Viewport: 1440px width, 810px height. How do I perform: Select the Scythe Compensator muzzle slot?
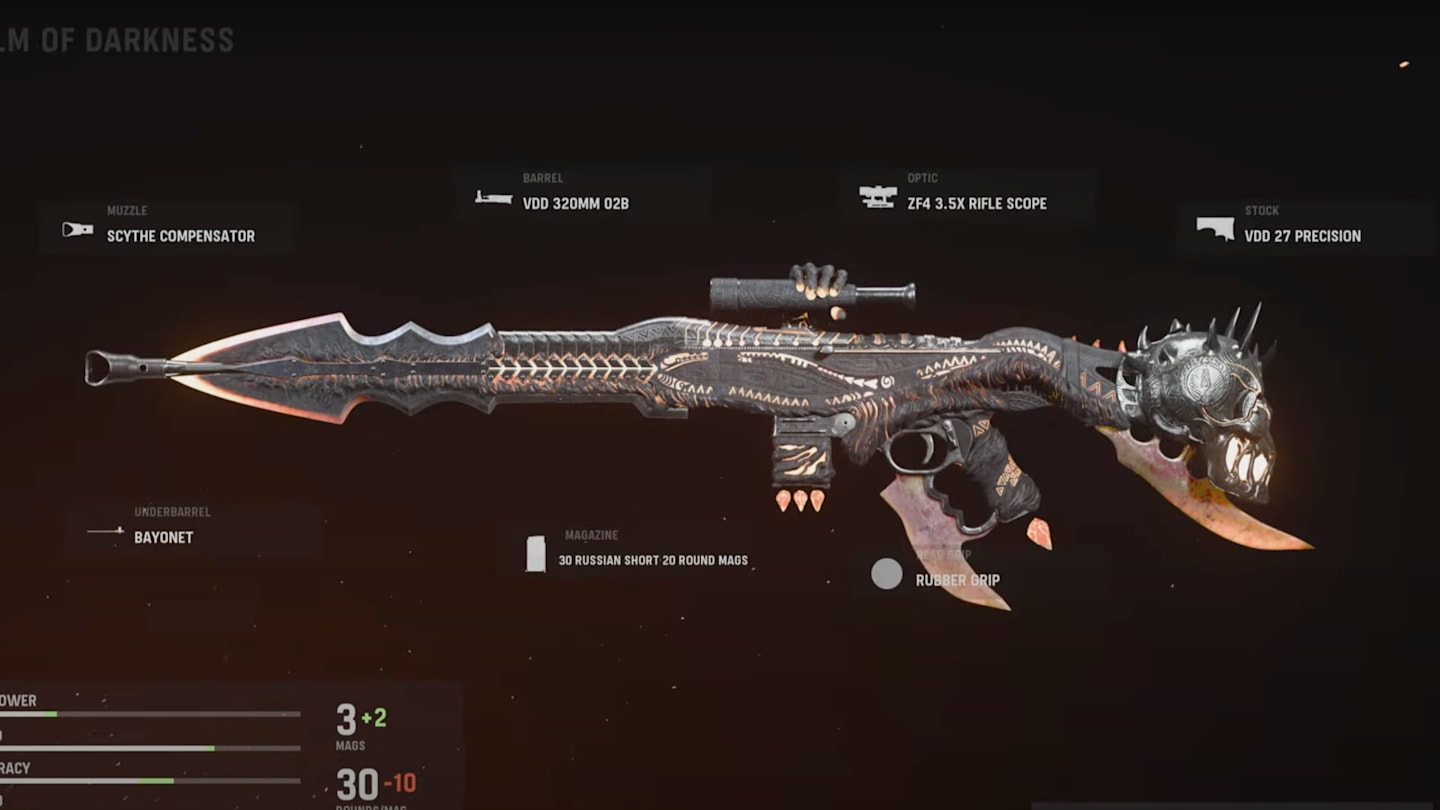click(x=167, y=228)
